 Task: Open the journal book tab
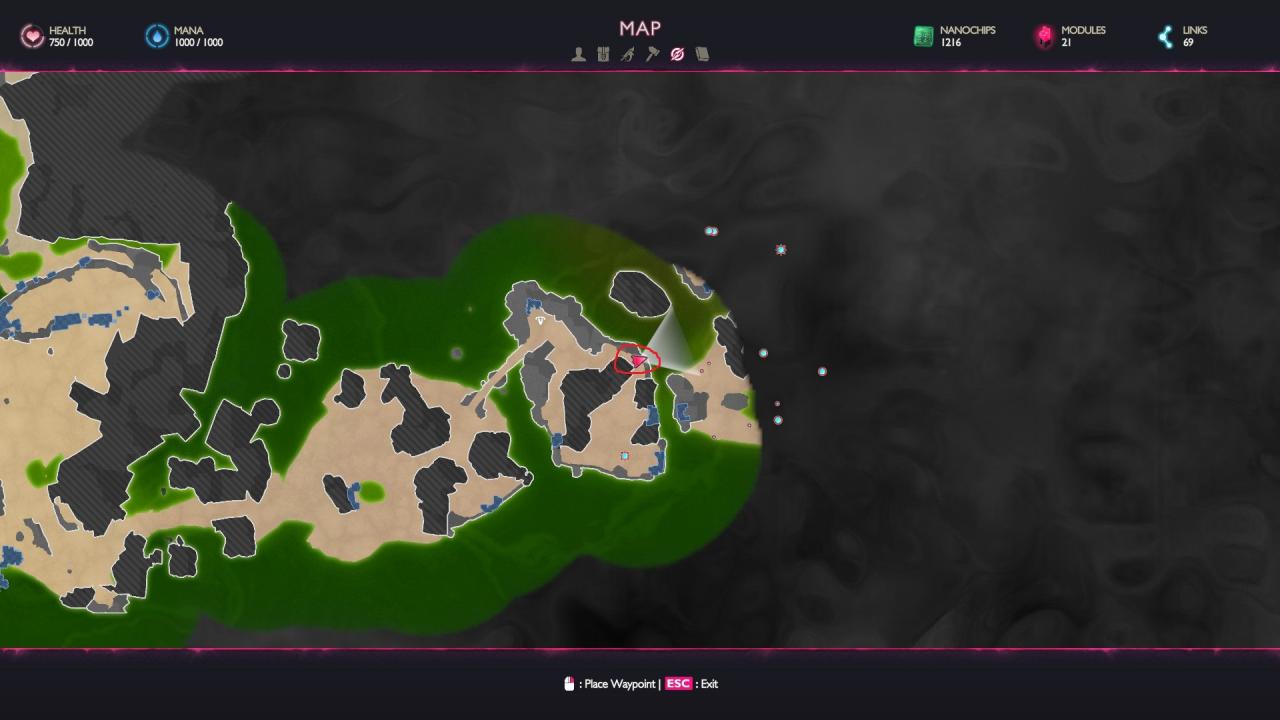click(702, 55)
